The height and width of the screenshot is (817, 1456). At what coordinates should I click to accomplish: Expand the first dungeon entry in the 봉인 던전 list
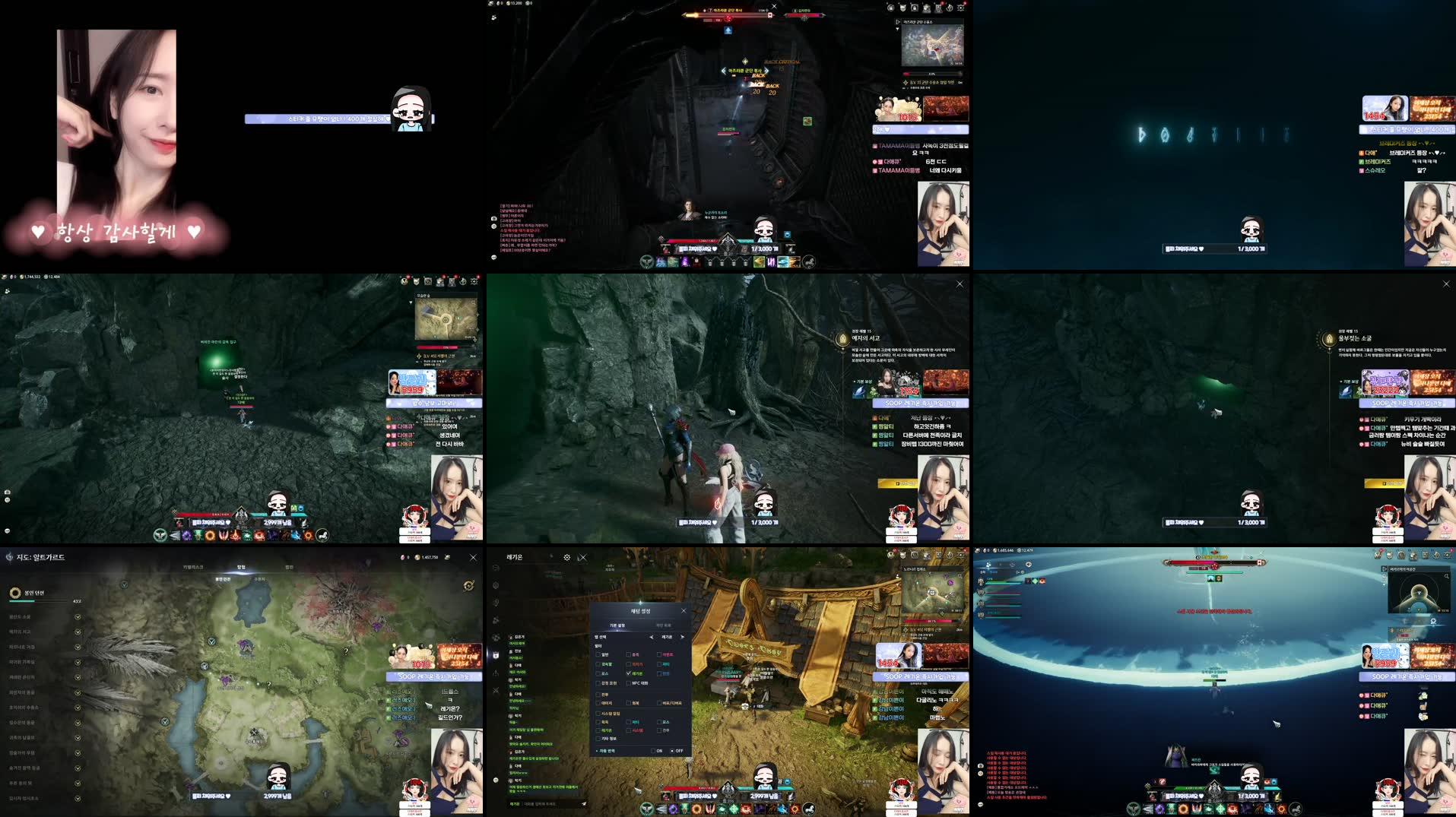coord(76,616)
